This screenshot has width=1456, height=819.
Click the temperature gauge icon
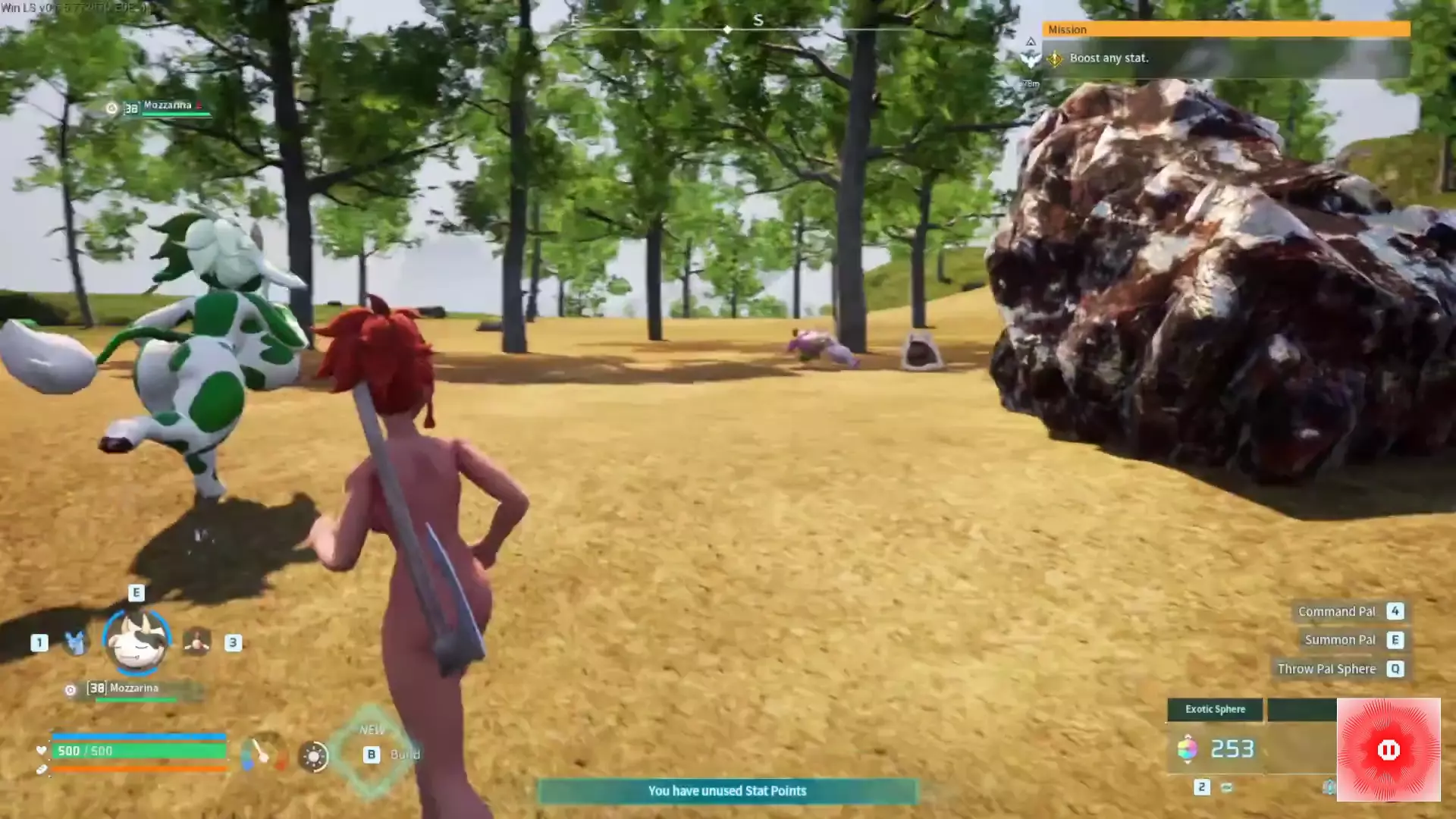click(x=262, y=755)
